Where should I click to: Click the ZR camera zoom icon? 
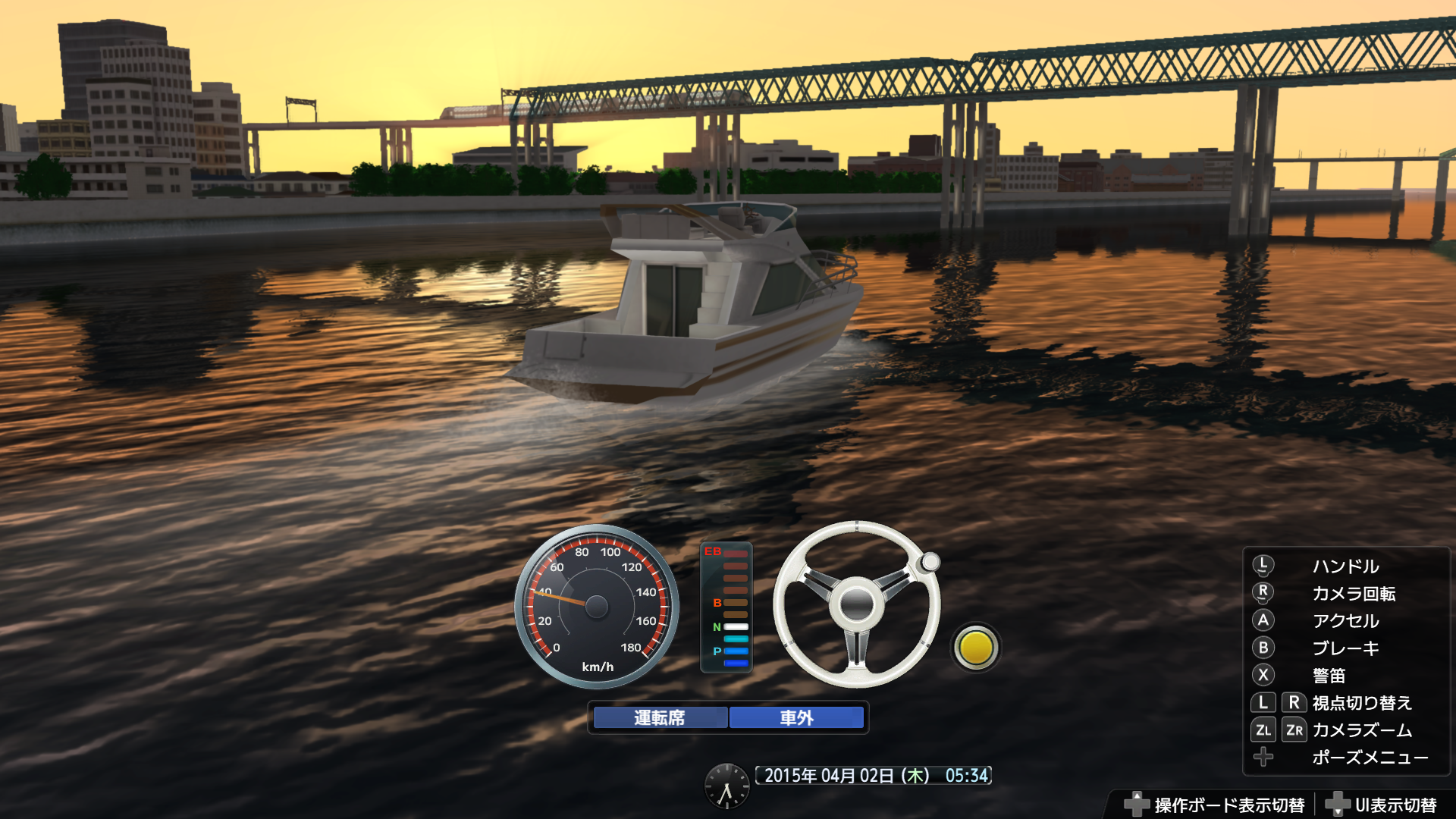[x=1293, y=730]
